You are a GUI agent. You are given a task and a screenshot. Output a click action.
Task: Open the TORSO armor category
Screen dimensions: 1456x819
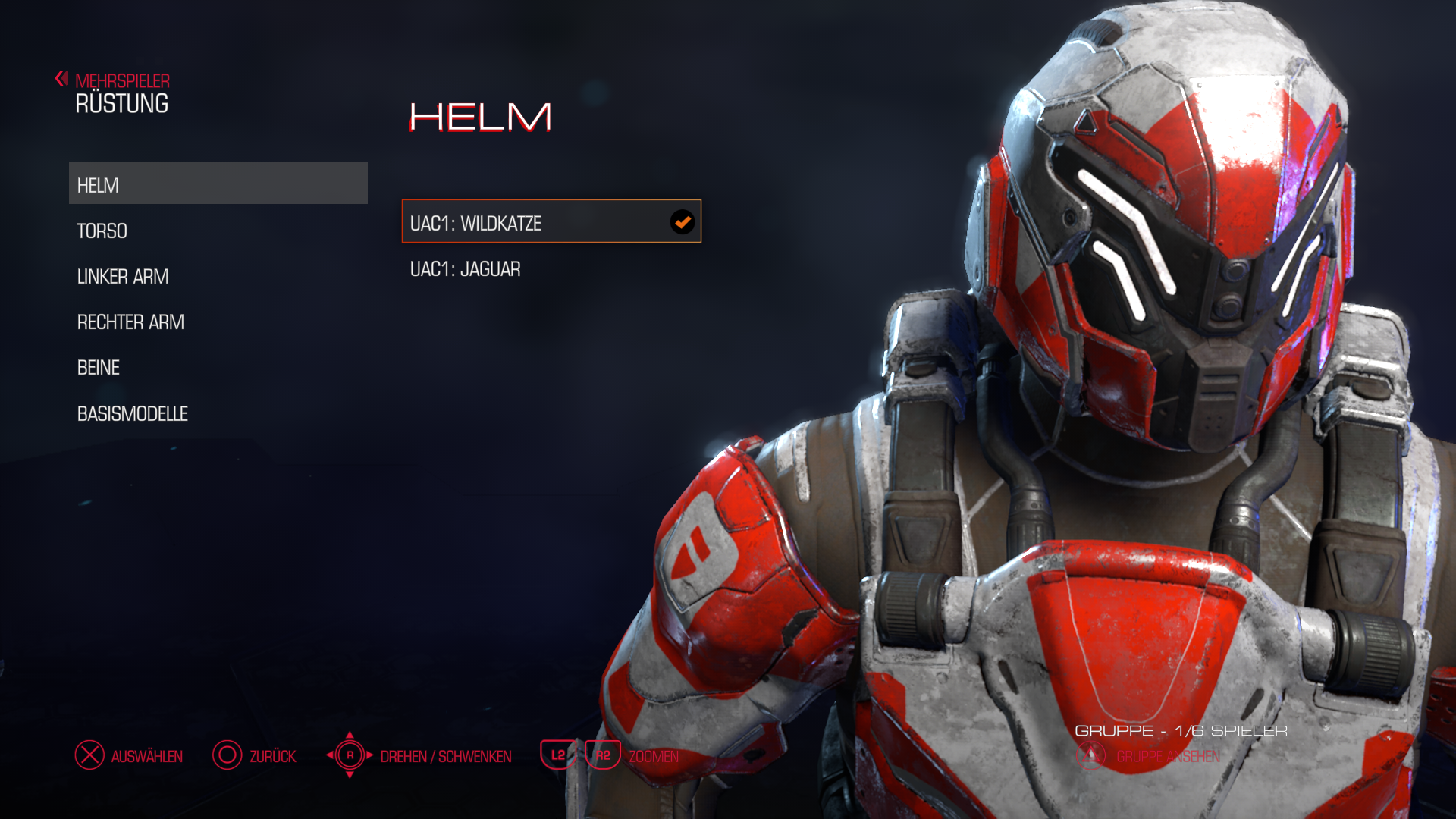tap(102, 231)
